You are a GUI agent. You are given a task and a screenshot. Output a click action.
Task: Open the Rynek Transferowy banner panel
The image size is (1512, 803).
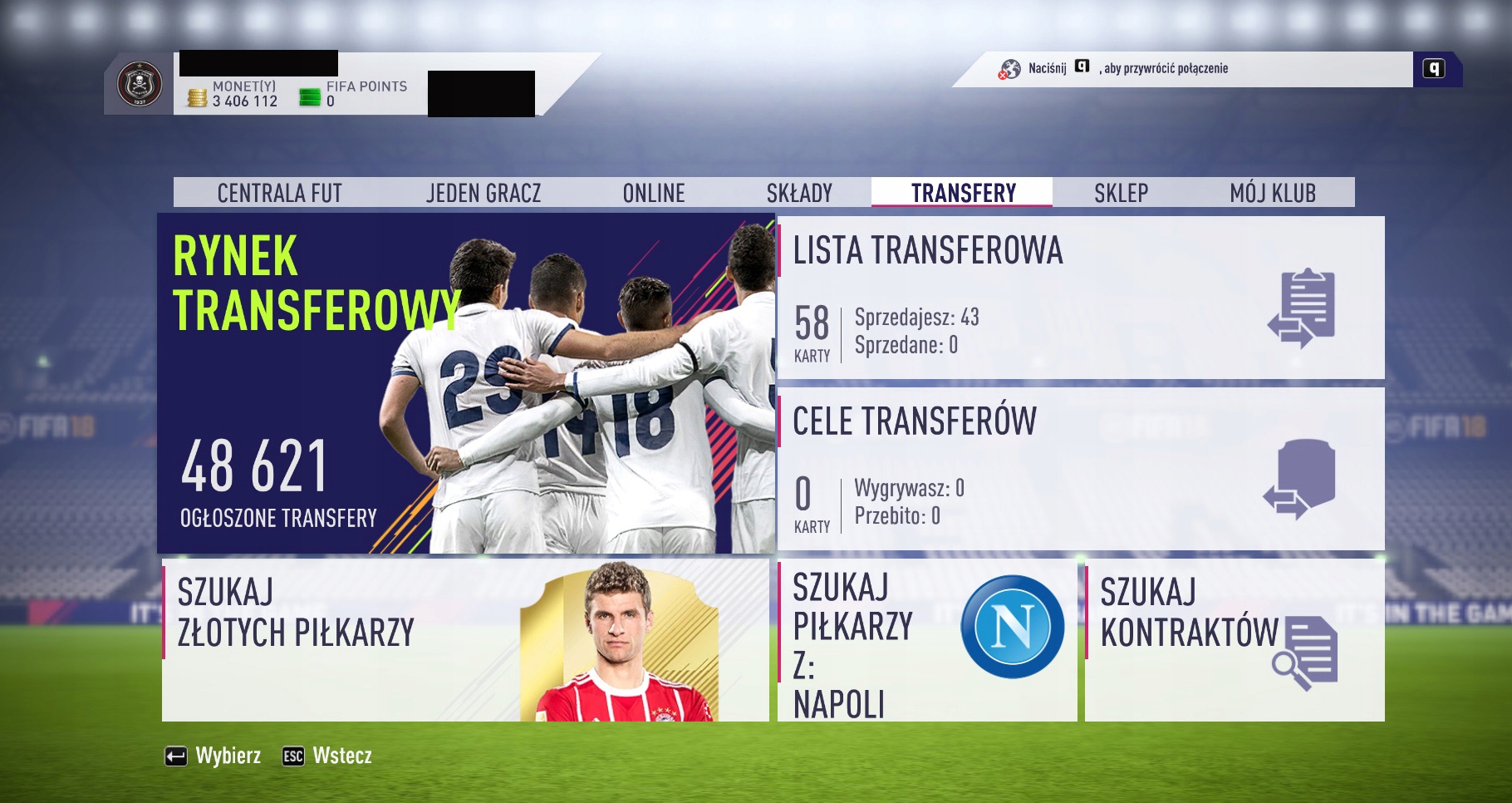pos(465,382)
